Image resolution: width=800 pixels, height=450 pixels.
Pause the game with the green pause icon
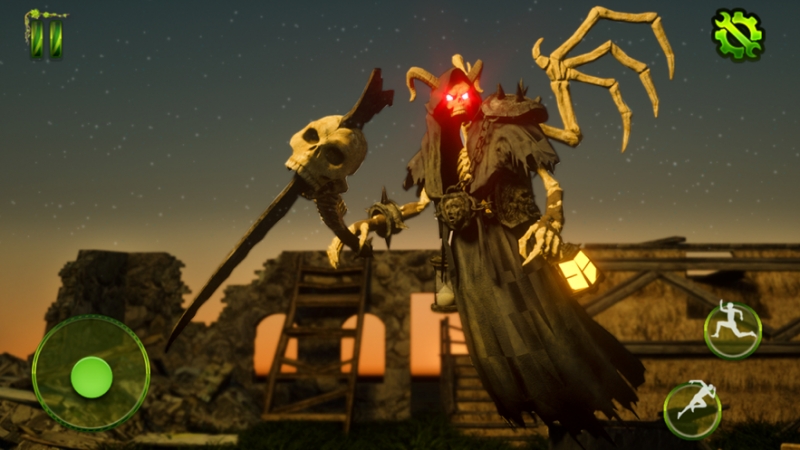point(45,33)
